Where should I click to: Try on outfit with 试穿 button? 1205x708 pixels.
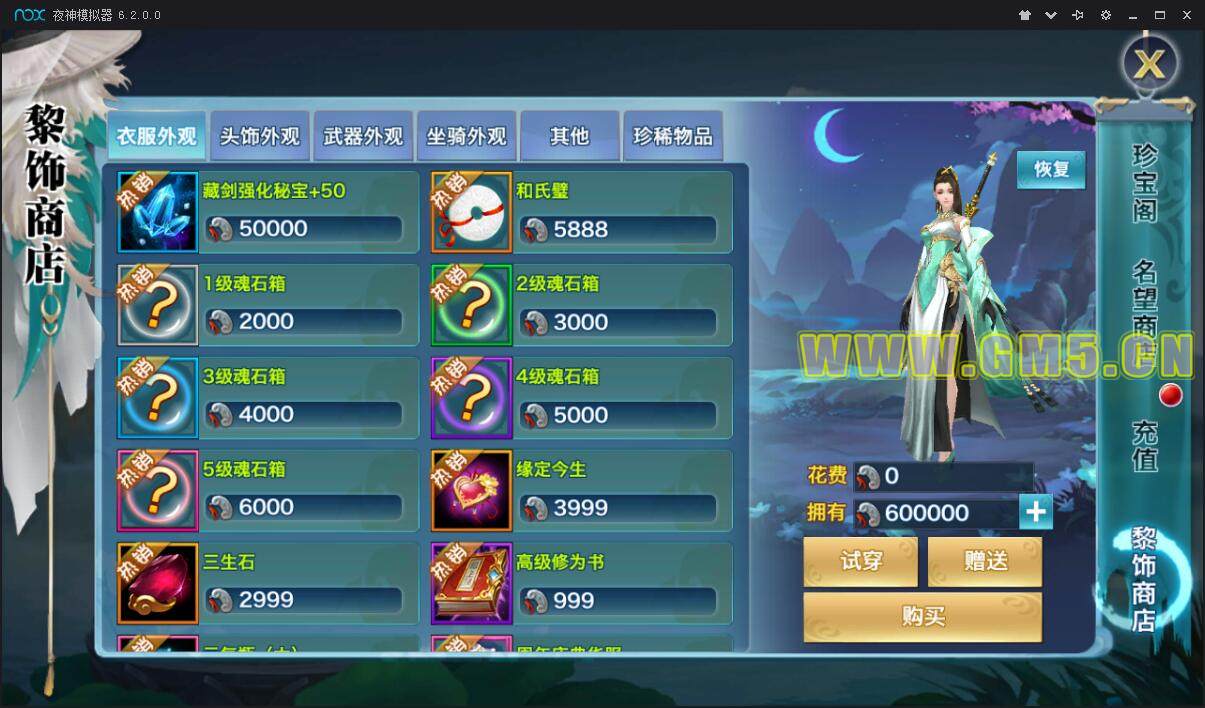[x=861, y=561]
